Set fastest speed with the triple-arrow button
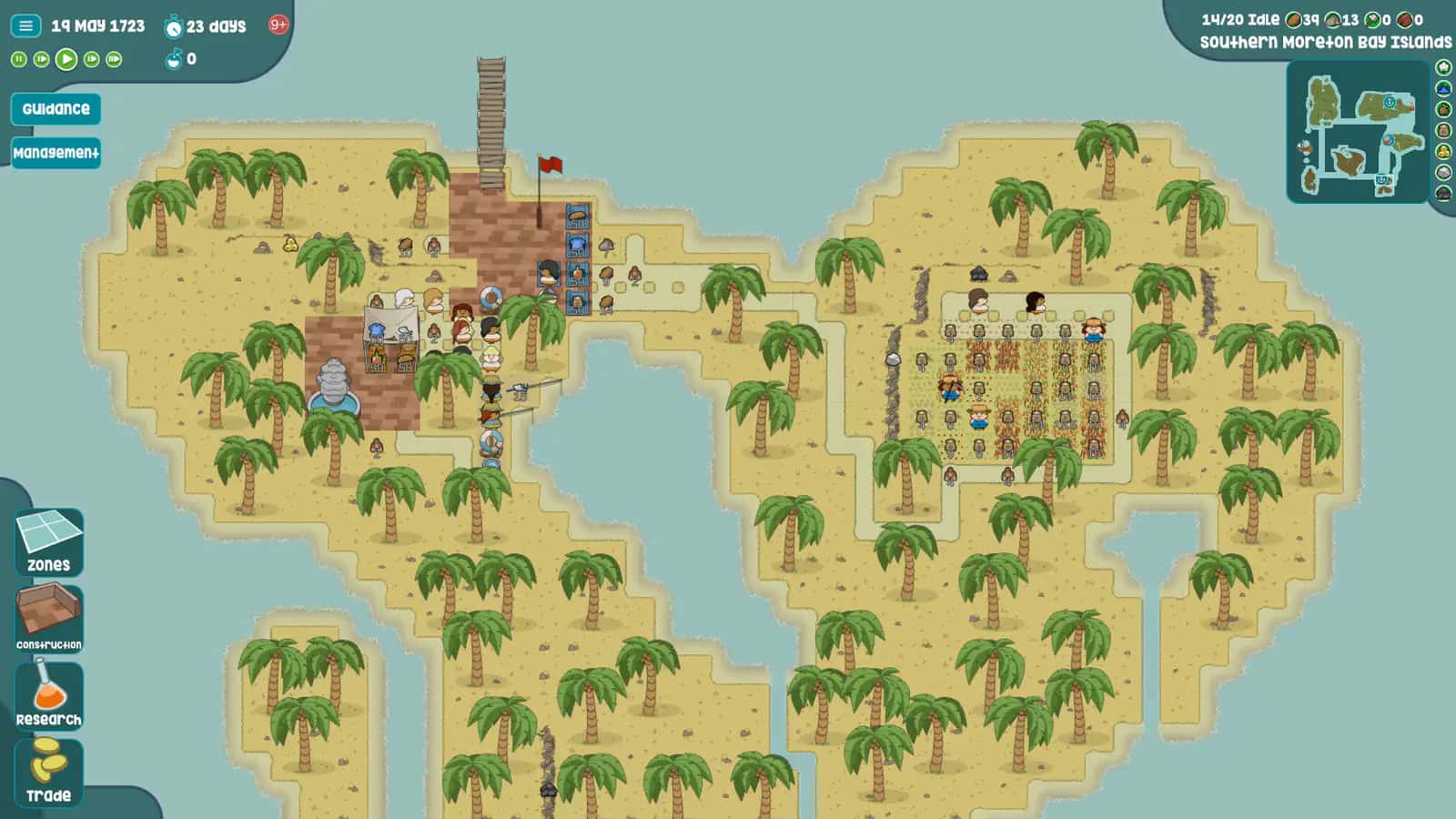This screenshot has width=1456, height=819. click(x=114, y=61)
